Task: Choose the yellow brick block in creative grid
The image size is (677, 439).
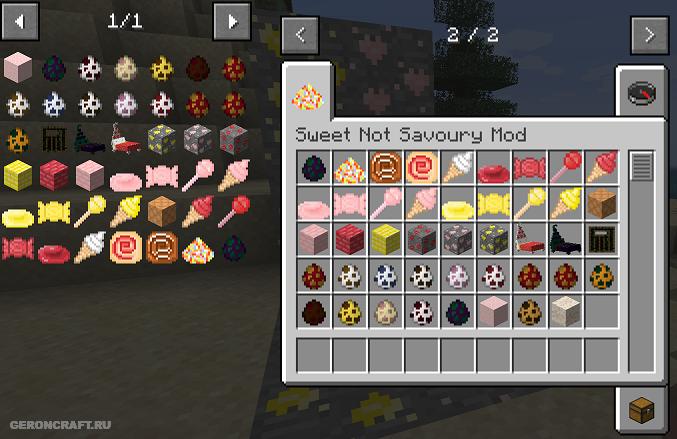Action: point(385,239)
